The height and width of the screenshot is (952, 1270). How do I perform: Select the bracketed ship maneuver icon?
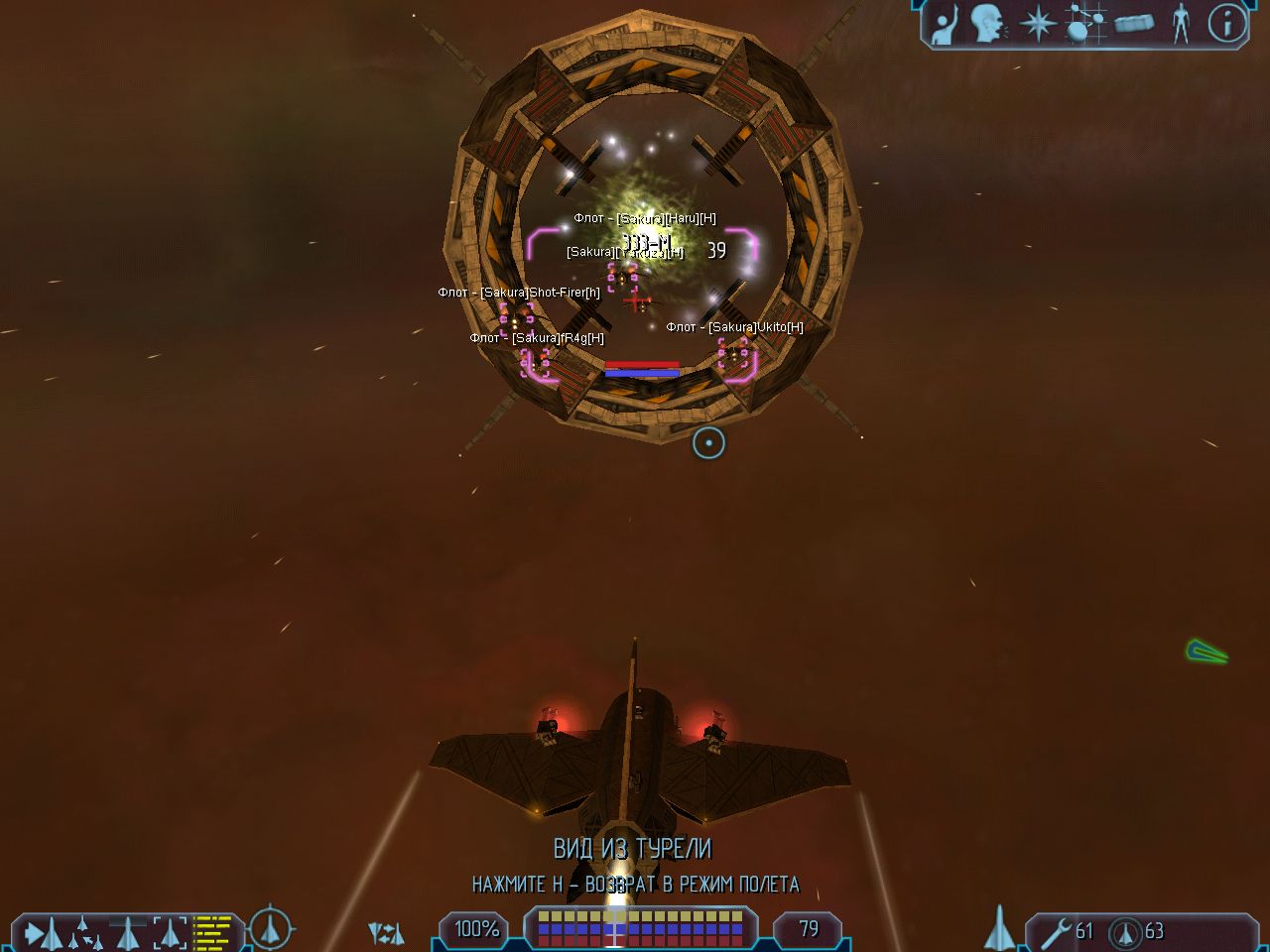[x=170, y=932]
